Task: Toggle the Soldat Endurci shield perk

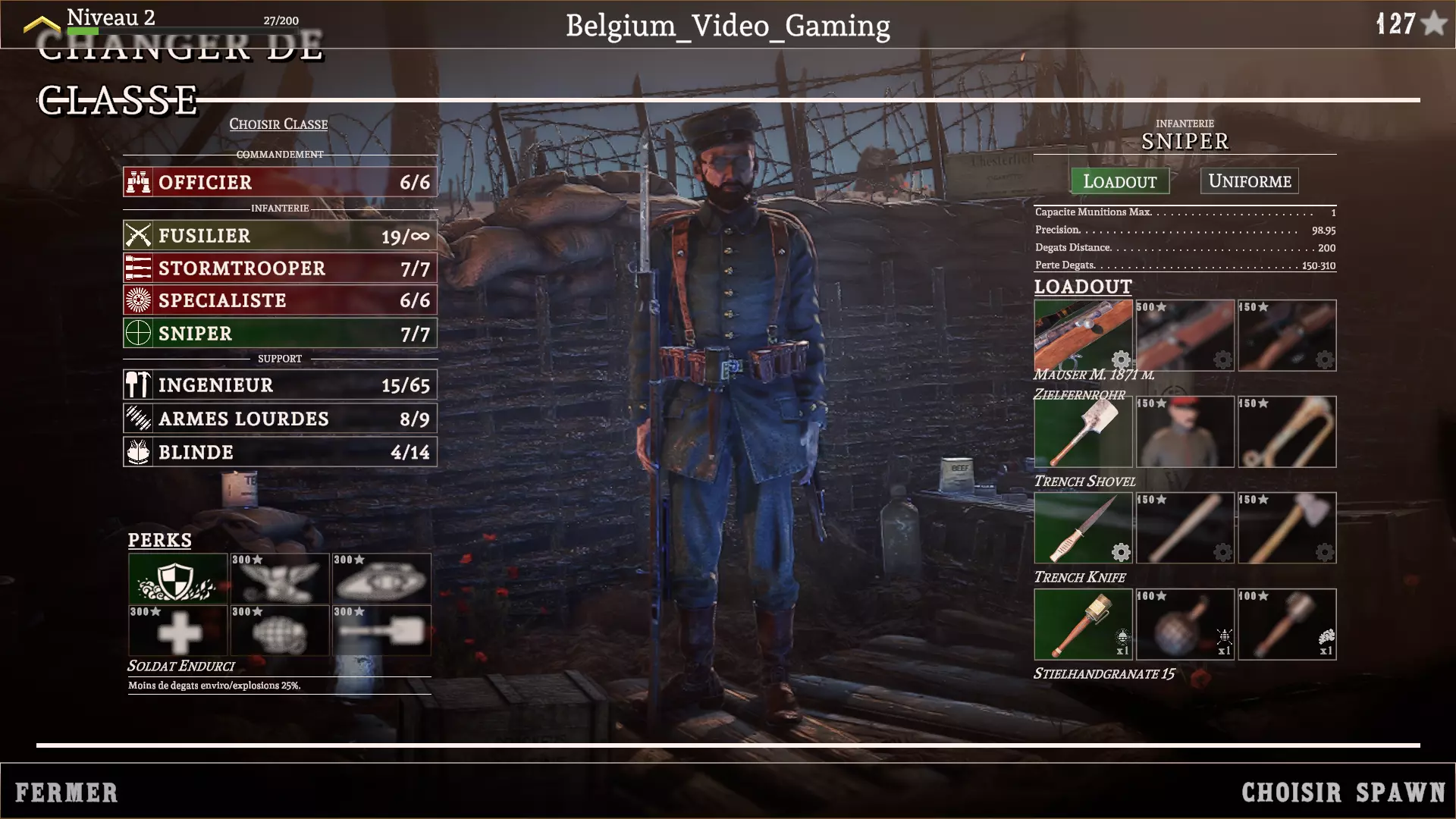Action: [x=178, y=579]
